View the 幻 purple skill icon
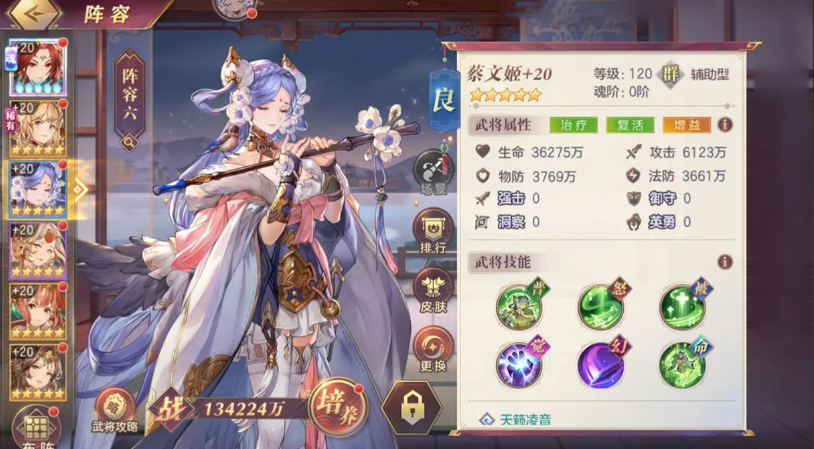 [601, 365]
